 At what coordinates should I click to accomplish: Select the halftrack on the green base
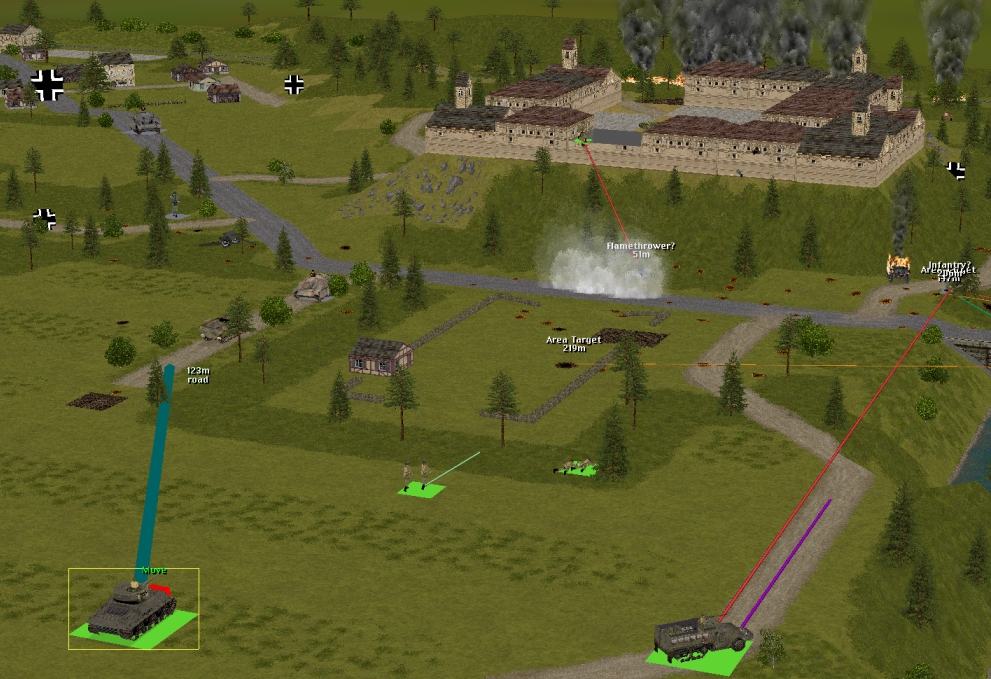point(700,636)
